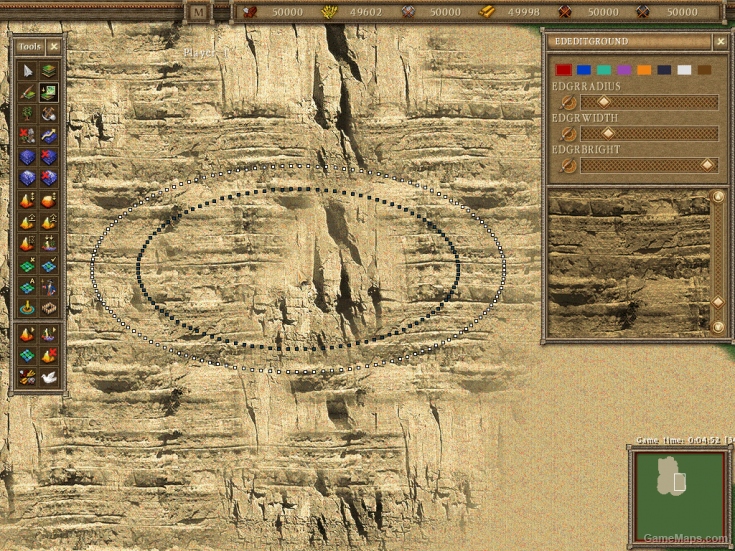Pick the purple color swatch
Screen dimensions: 735x551
coord(624,70)
